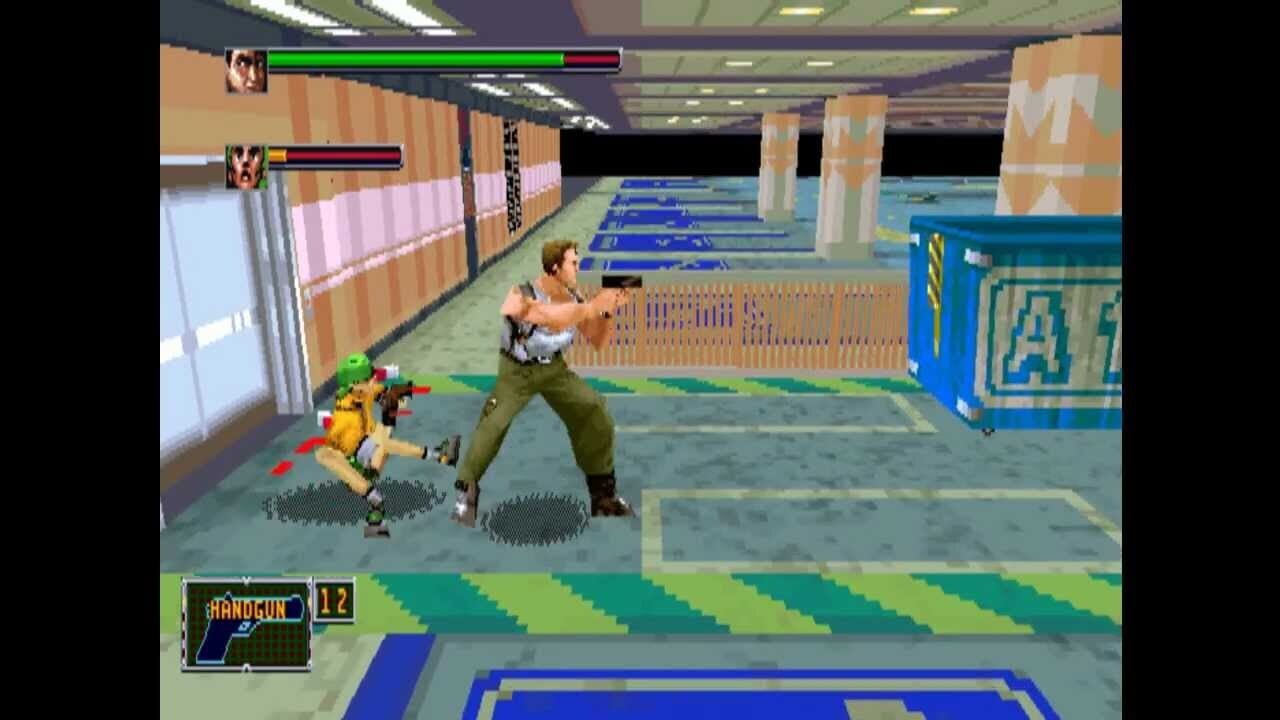
Task: Click the enemy's green helmet
Action: click(x=355, y=367)
